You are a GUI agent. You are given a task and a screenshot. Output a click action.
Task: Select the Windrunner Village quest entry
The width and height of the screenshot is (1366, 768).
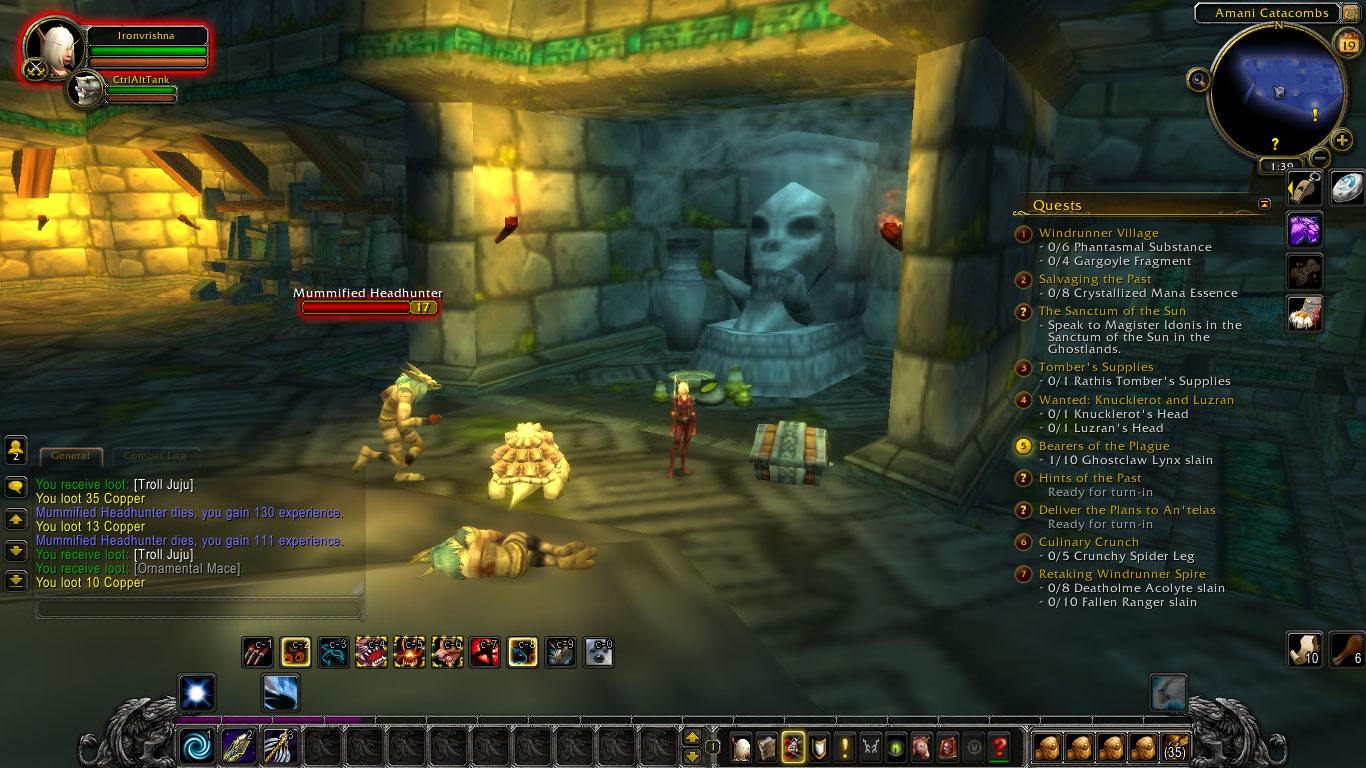(x=1098, y=233)
